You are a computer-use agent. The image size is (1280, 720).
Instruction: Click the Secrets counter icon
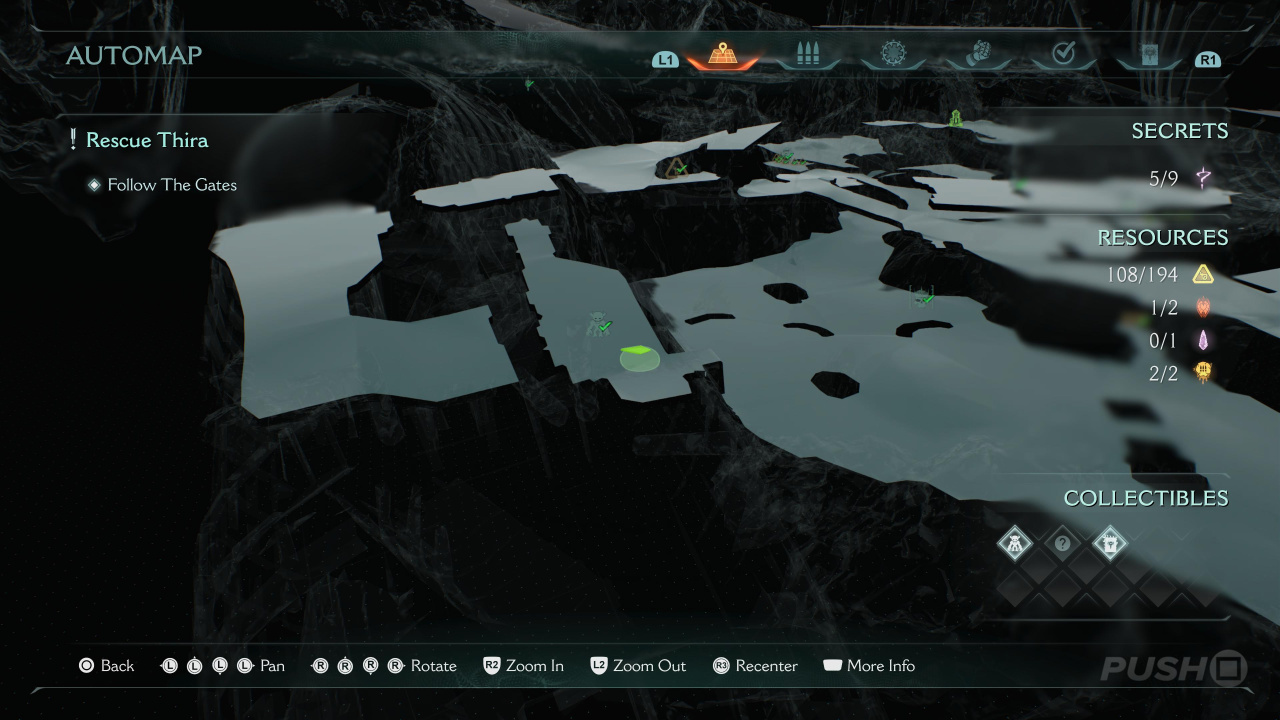pyautogui.click(x=1203, y=179)
